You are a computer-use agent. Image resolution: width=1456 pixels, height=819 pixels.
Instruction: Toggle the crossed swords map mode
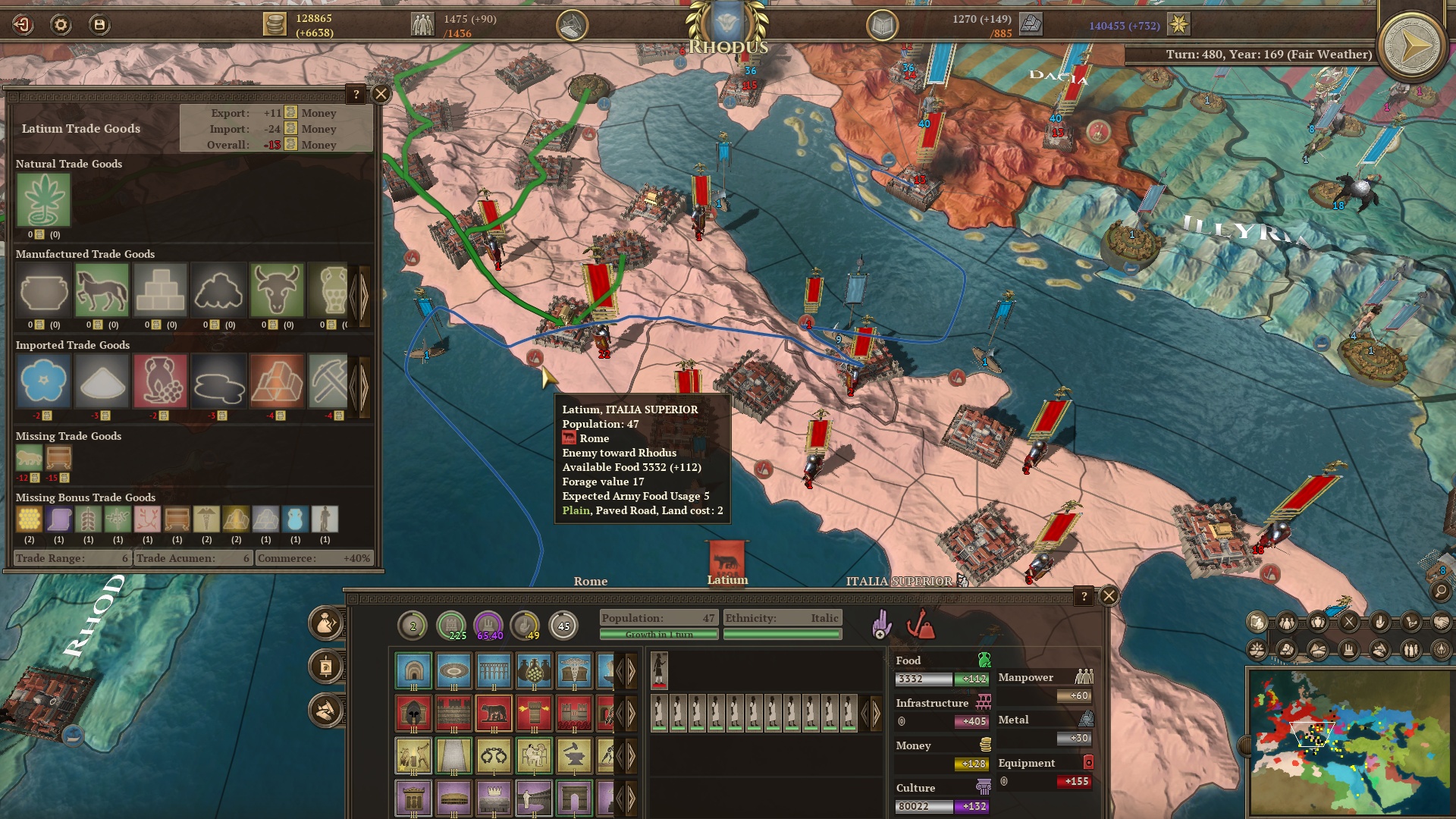(x=1348, y=623)
